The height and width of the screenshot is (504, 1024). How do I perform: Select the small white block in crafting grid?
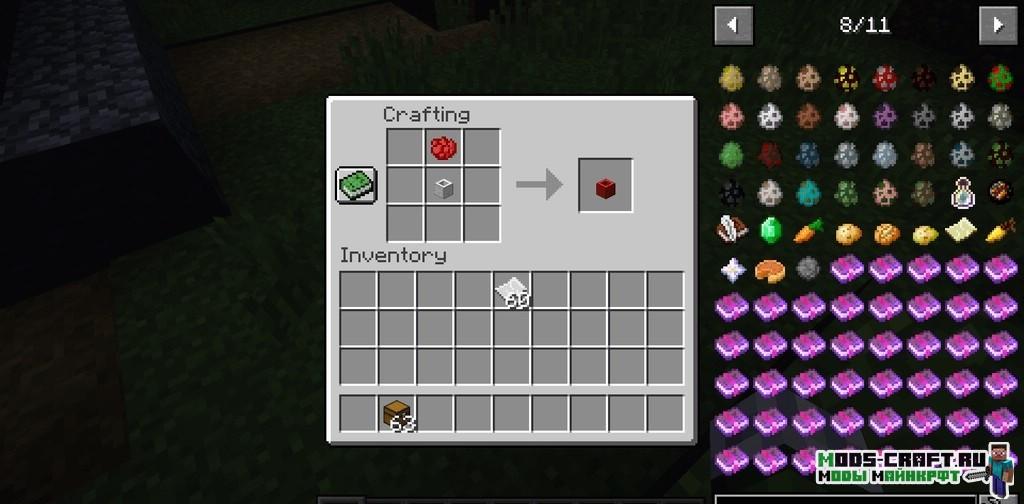click(444, 186)
